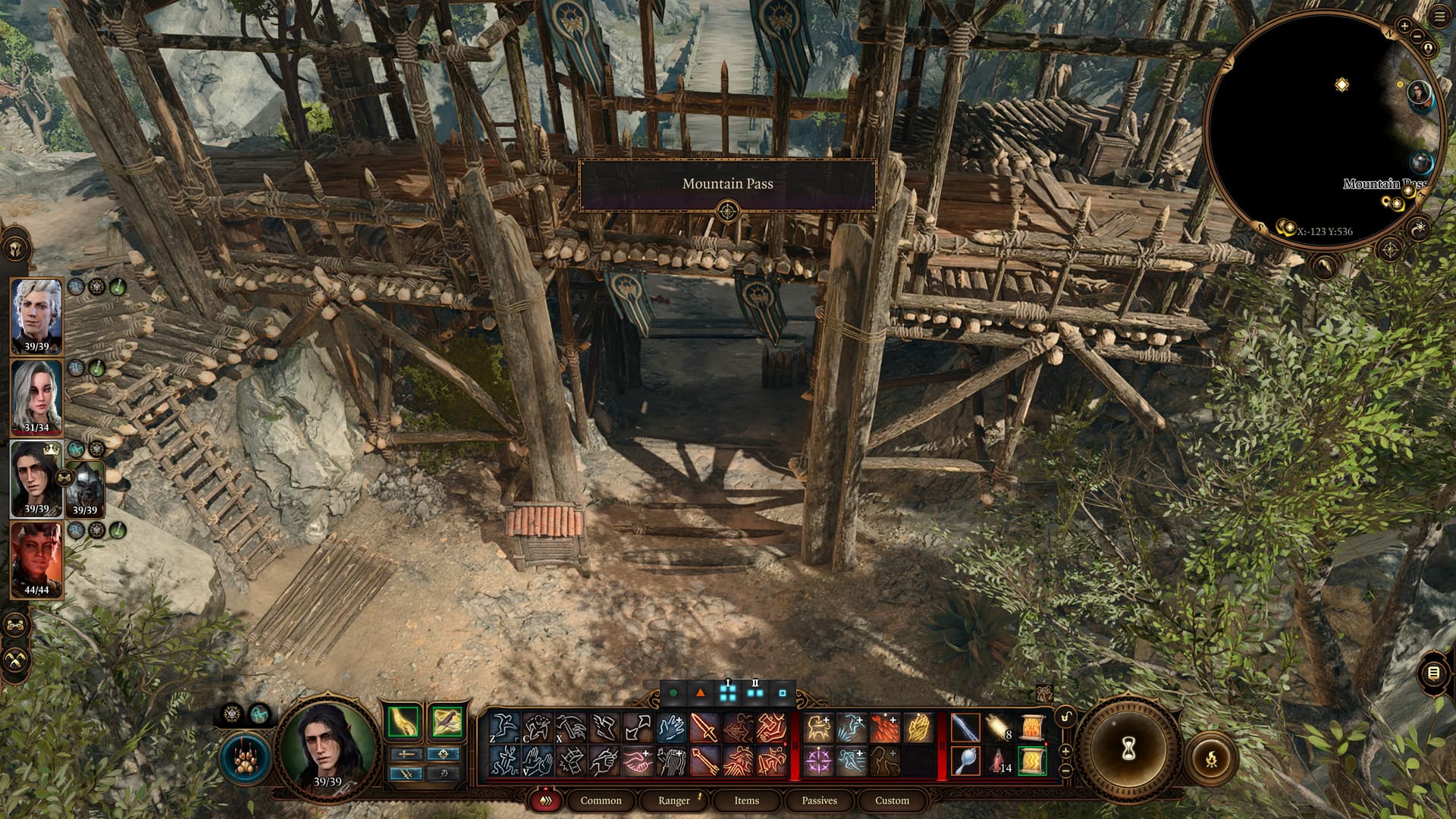Choose the red tiefling companion portrait
The width and height of the screenshot is (1456, 819).
[36, 560]
